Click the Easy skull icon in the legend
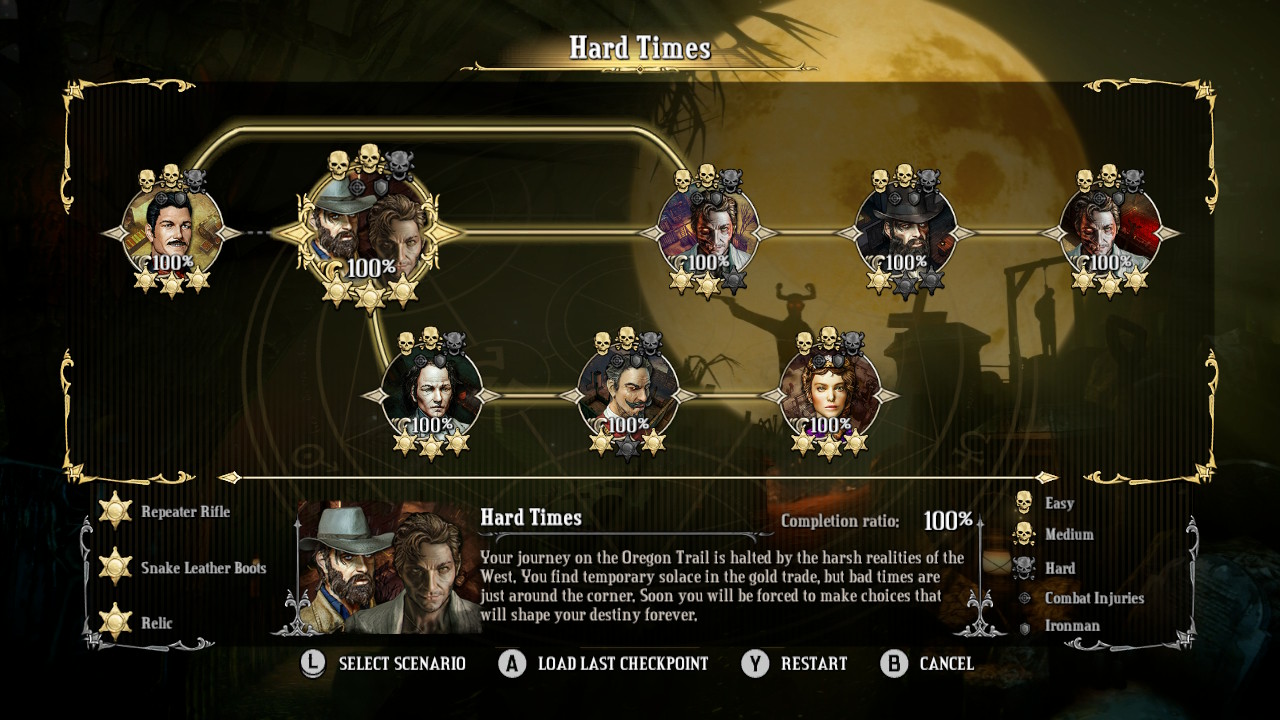 [x=1024, y=503]
